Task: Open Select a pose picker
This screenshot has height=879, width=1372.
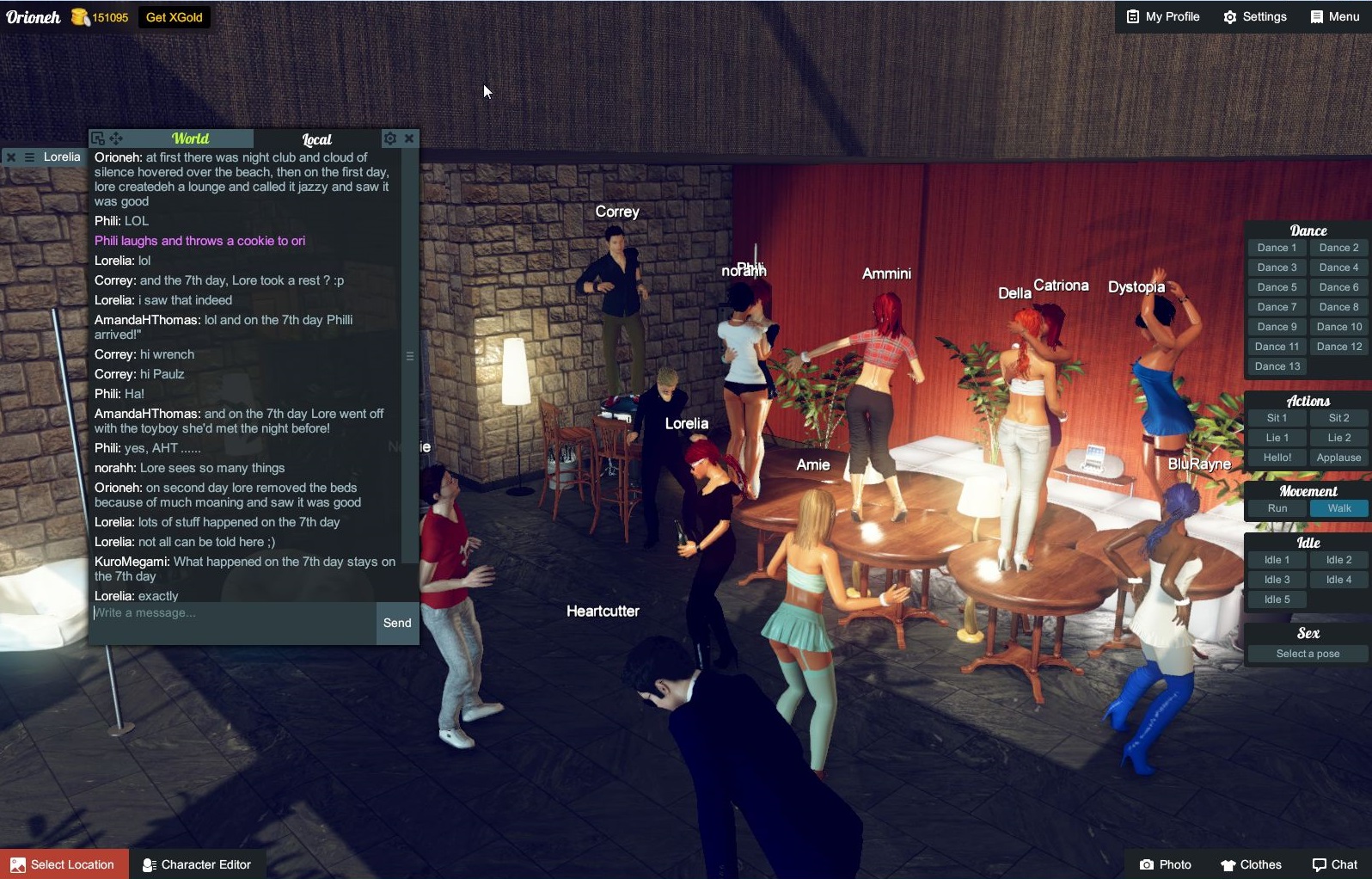Action: 1306,654
